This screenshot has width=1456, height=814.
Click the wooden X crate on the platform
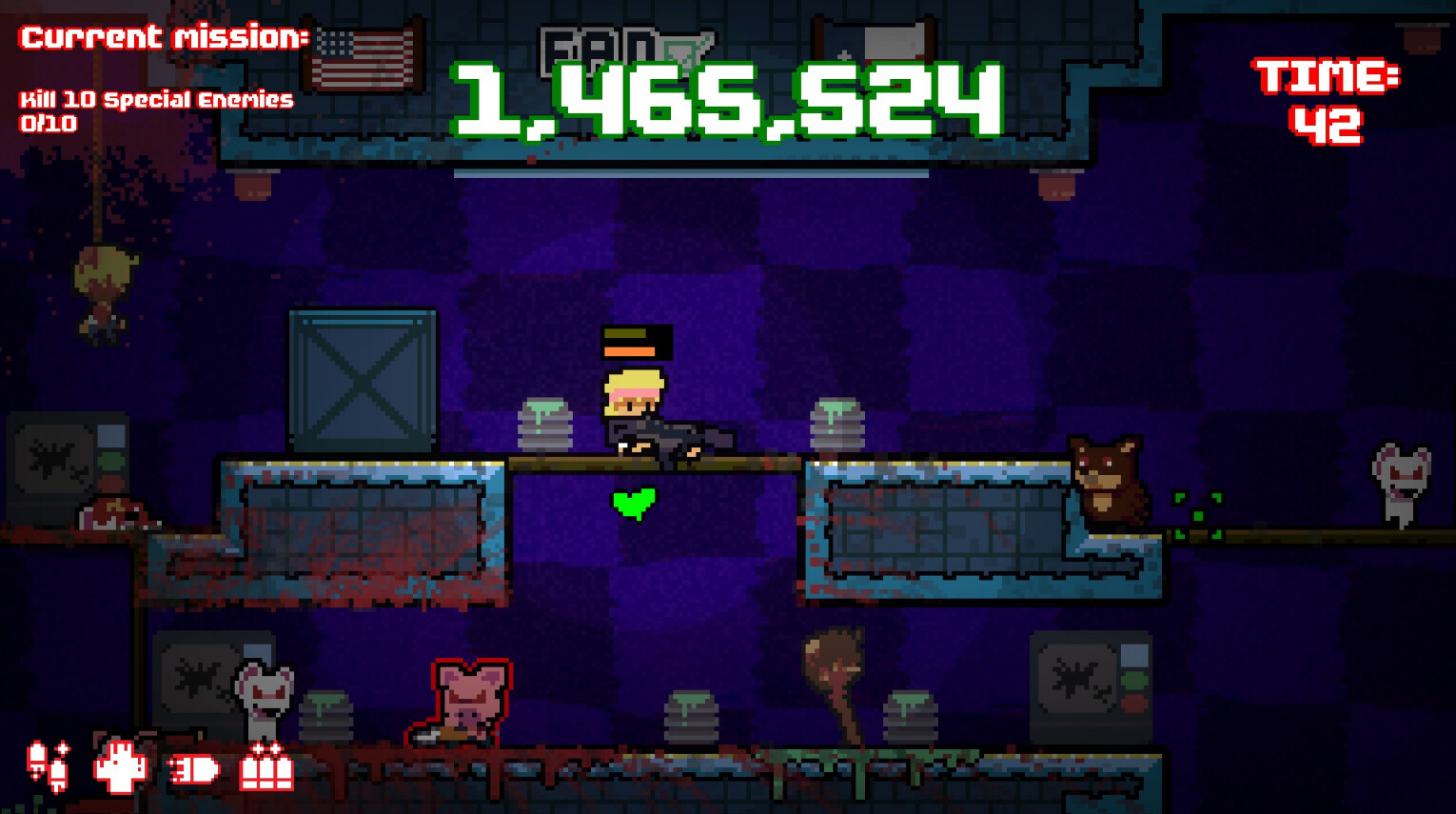click(x=359, y=379)
